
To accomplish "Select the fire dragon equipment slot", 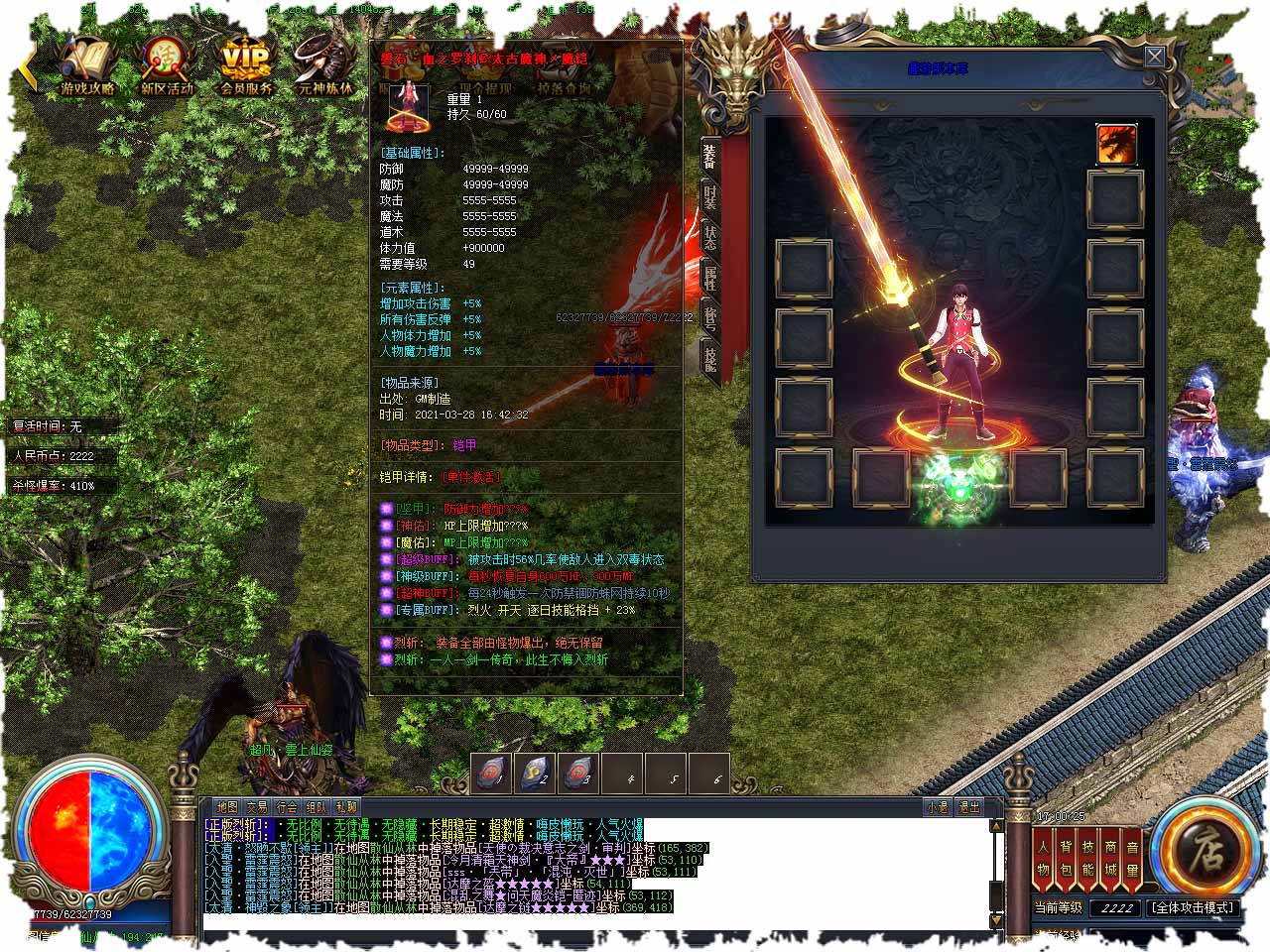I will point(1116,145).
